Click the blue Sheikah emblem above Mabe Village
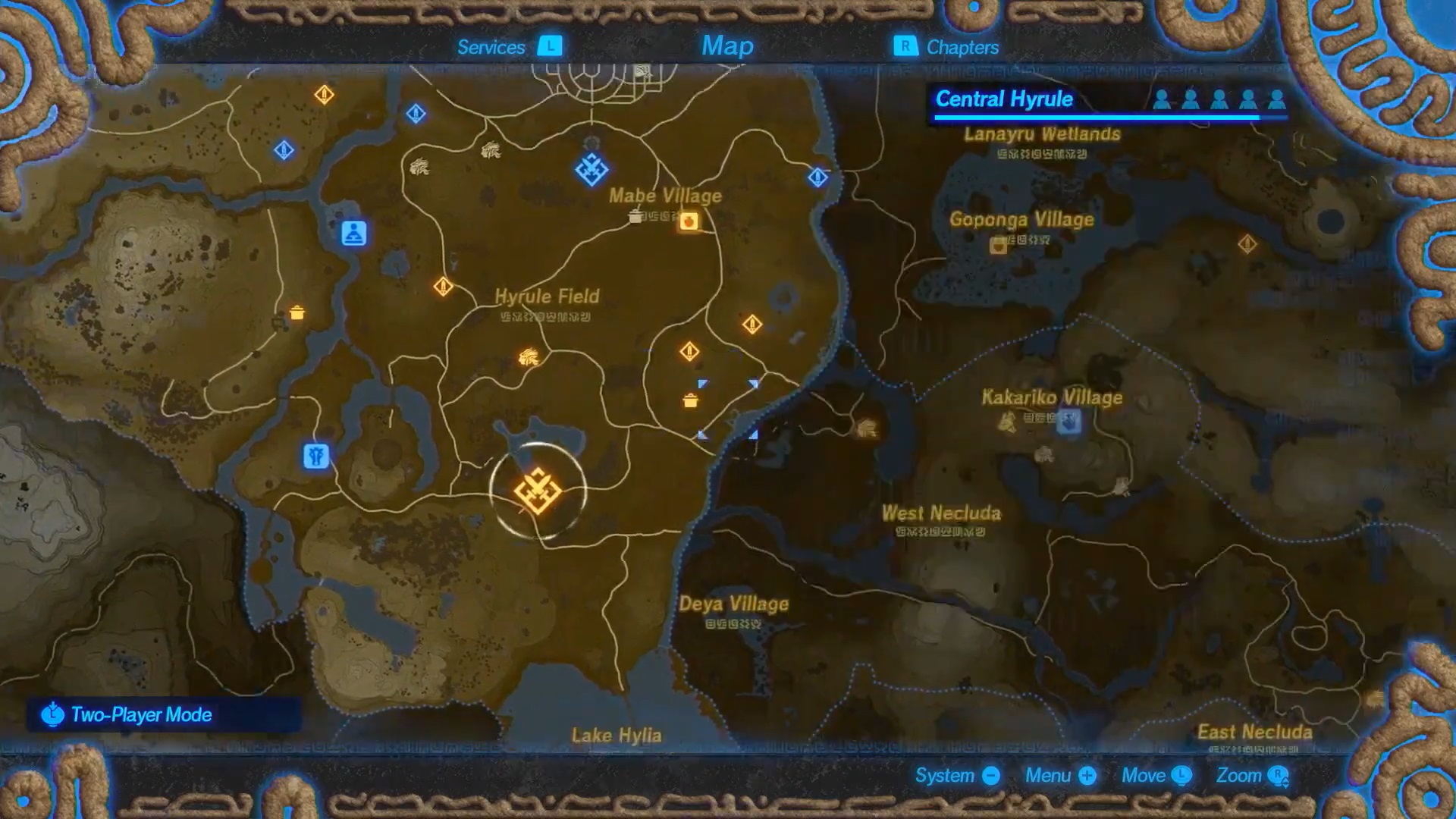Image resolution: width=1456 pixels, height=819 pixels. pos(590,168)
